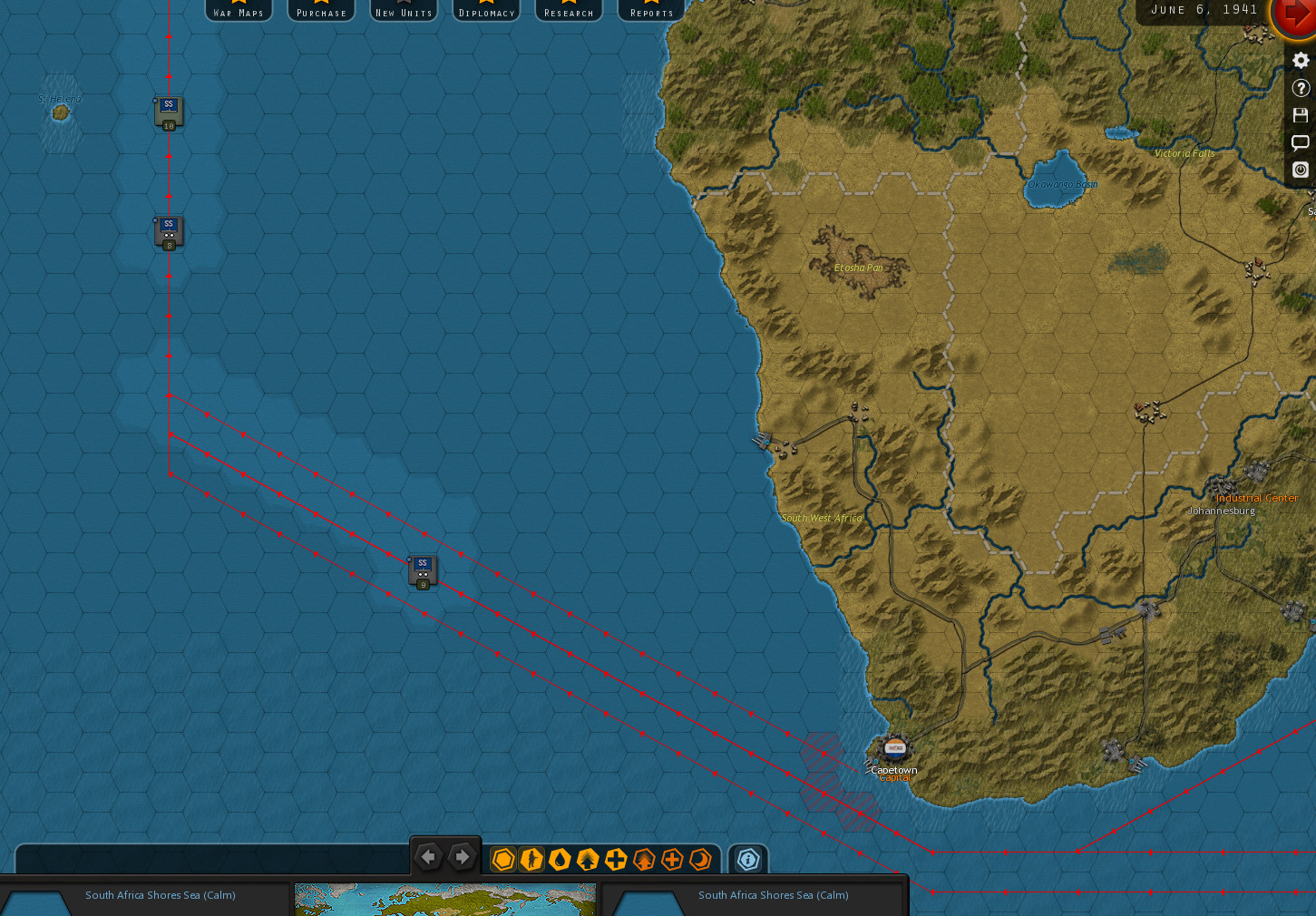1316x916 pixels.
Task: Open the Purchase menu
Action: click(x=321, y=11)
